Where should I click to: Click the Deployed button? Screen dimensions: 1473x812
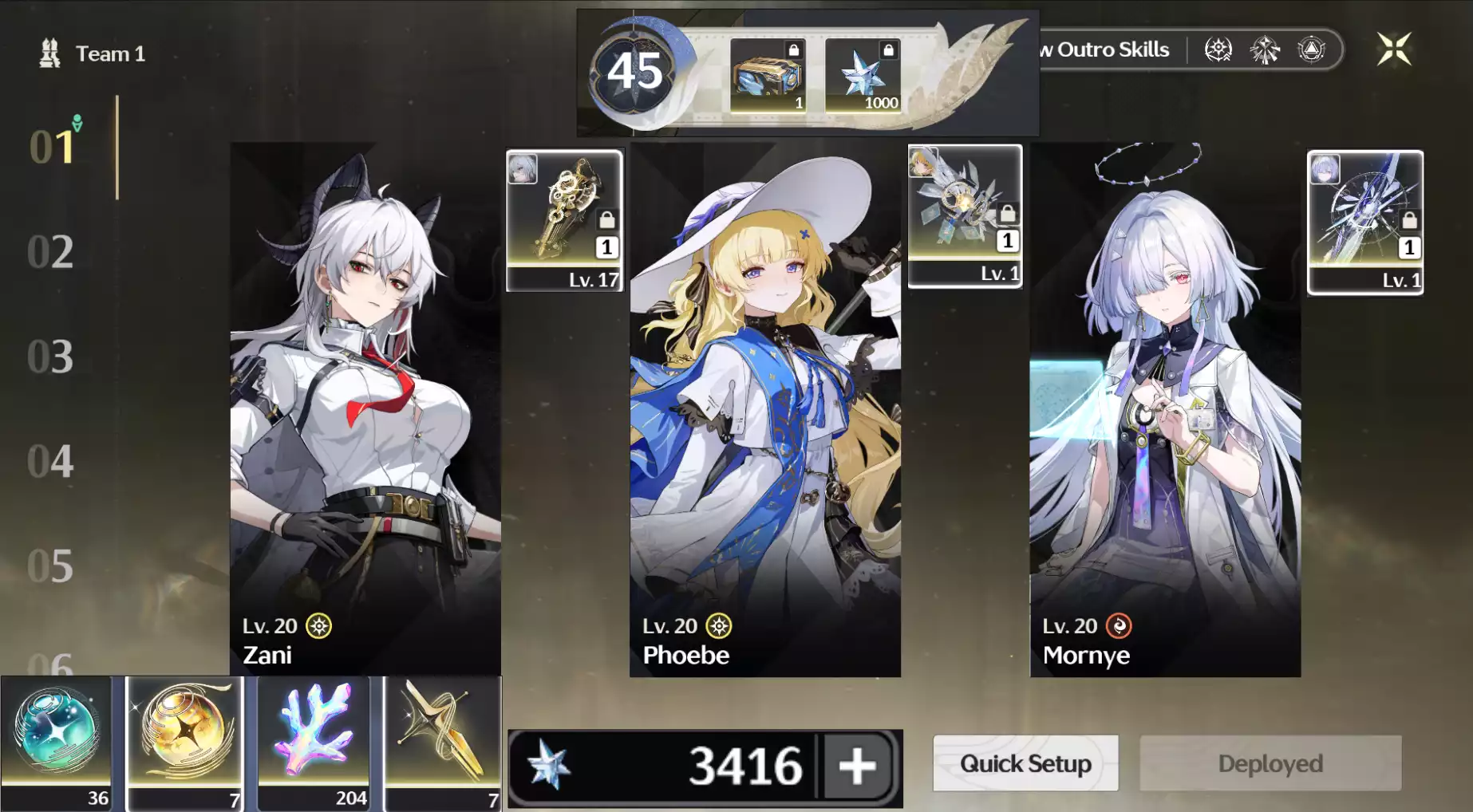[x=1270, y=763]
